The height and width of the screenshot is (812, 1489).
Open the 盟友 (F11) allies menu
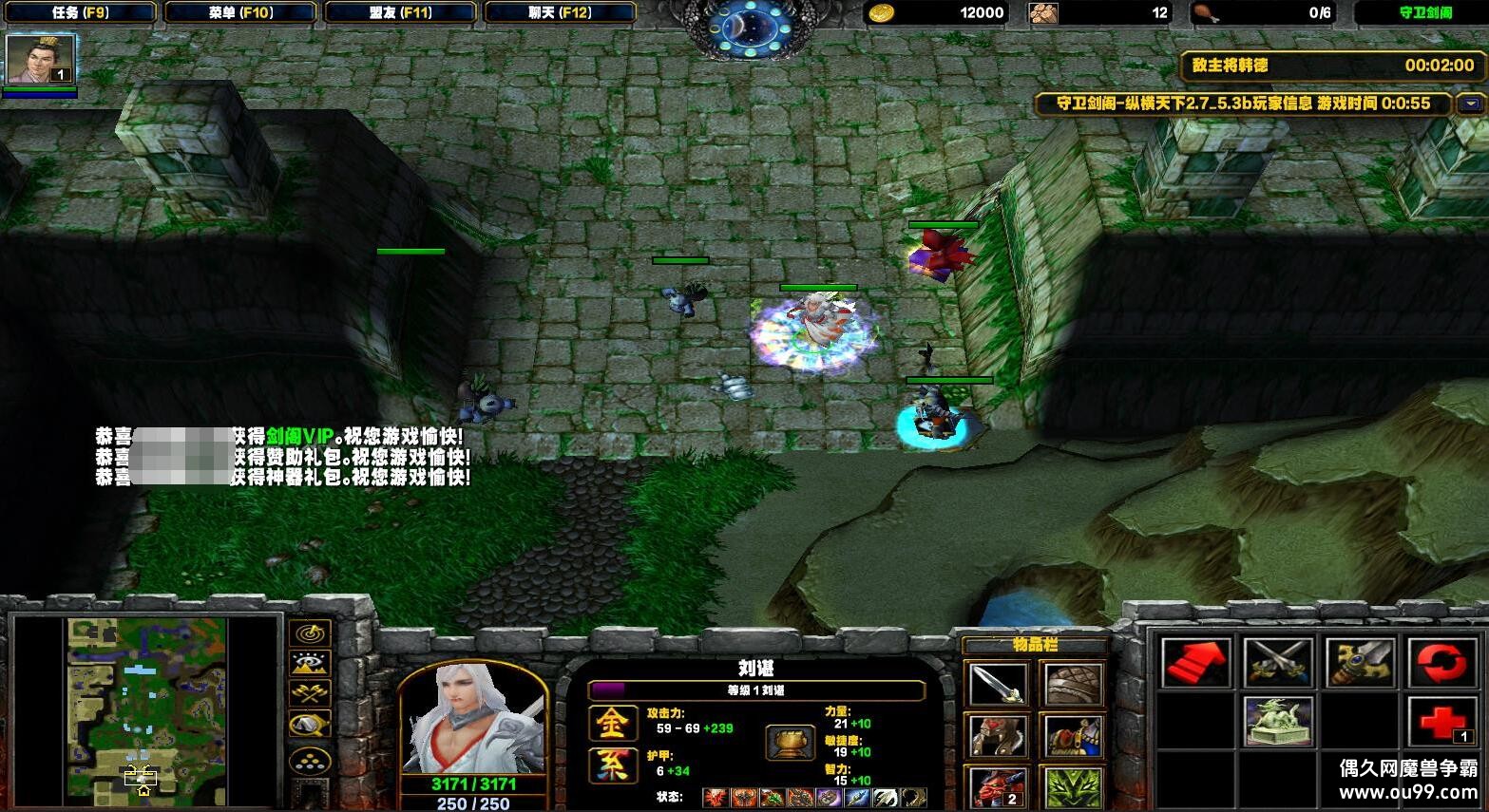400,13
